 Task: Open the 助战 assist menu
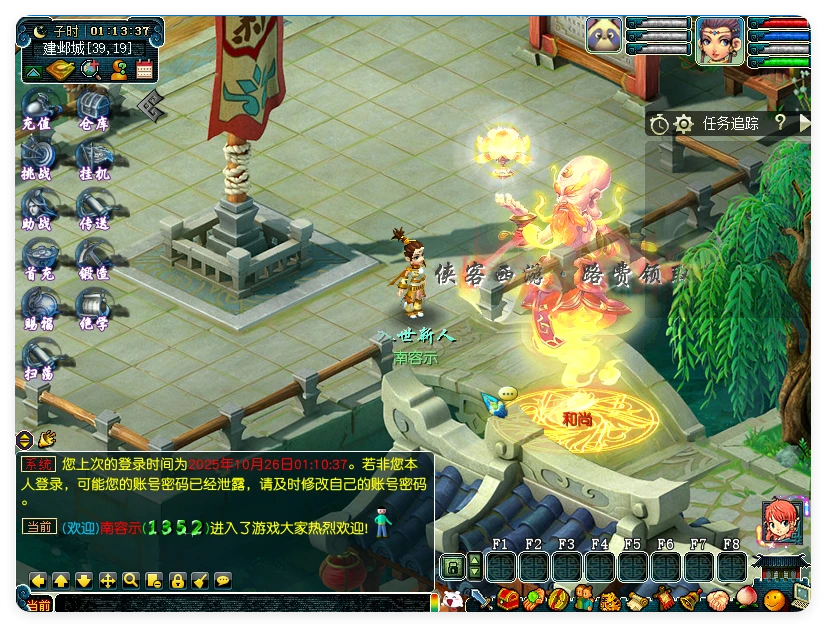click(x=37, y=208)
